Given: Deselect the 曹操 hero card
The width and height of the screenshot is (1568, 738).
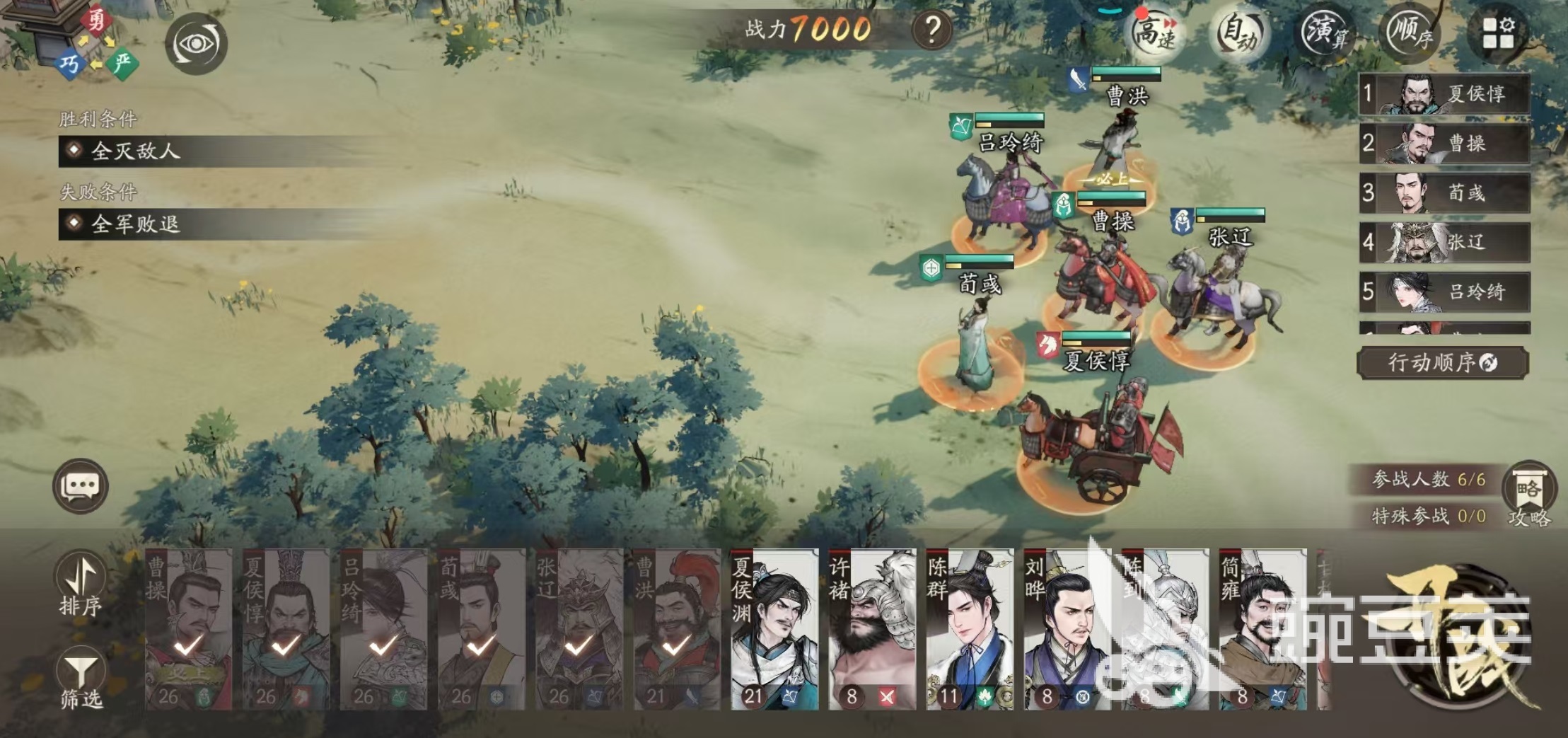Looking at the screenshot, I should [x=188, y=629].
